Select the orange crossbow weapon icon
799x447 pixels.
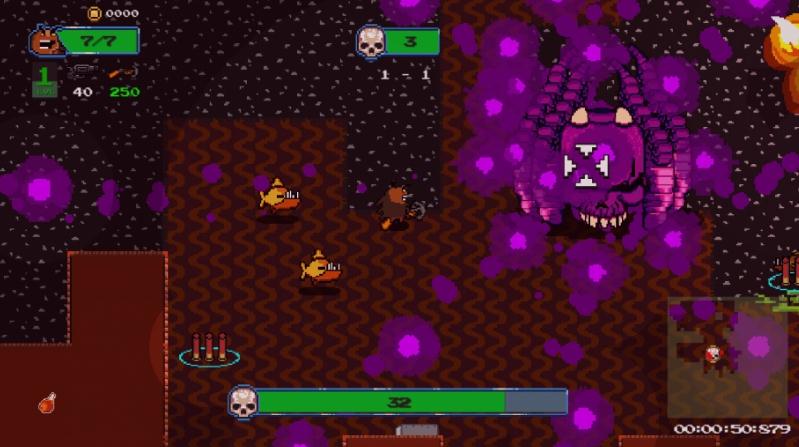[124, 72]
